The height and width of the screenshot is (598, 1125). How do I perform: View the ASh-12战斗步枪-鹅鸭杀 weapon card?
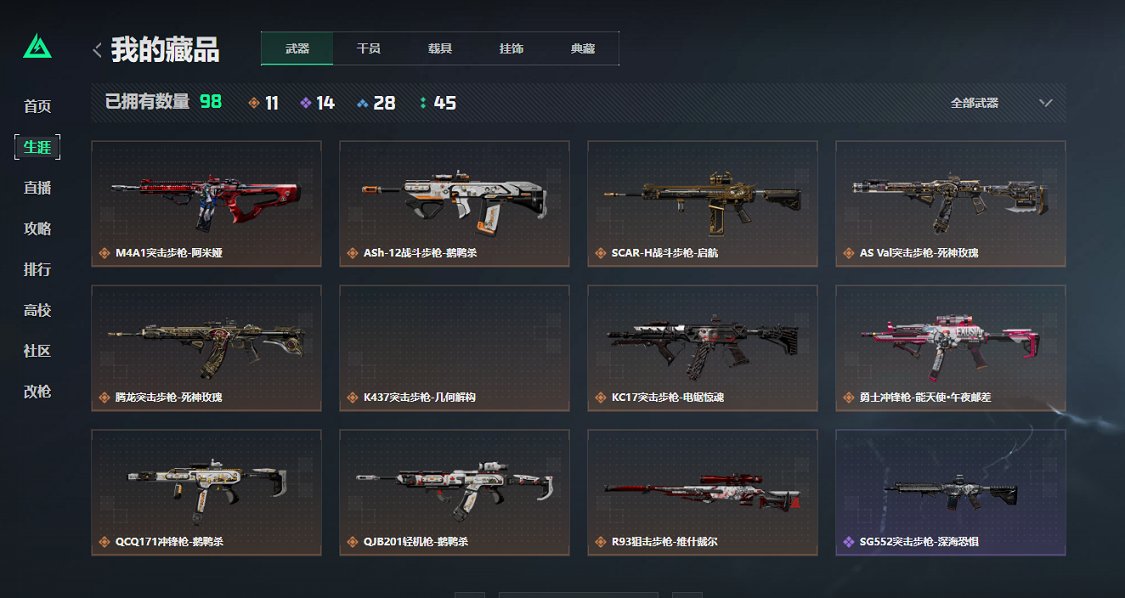(x=454, y=204)
